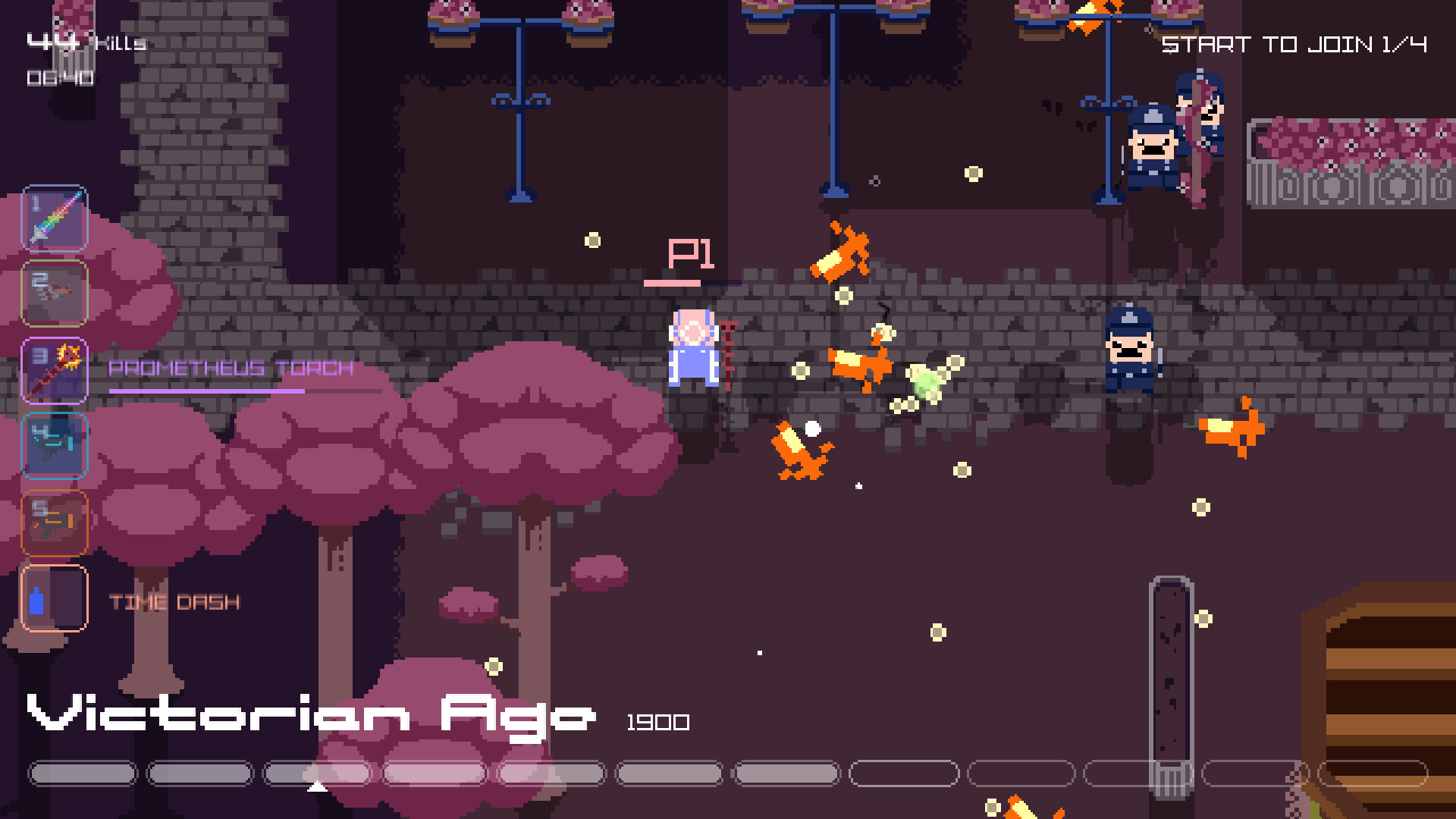1456x819 pixels.
Task: Click the white arrow marker below the timeline
Action: 316,786
